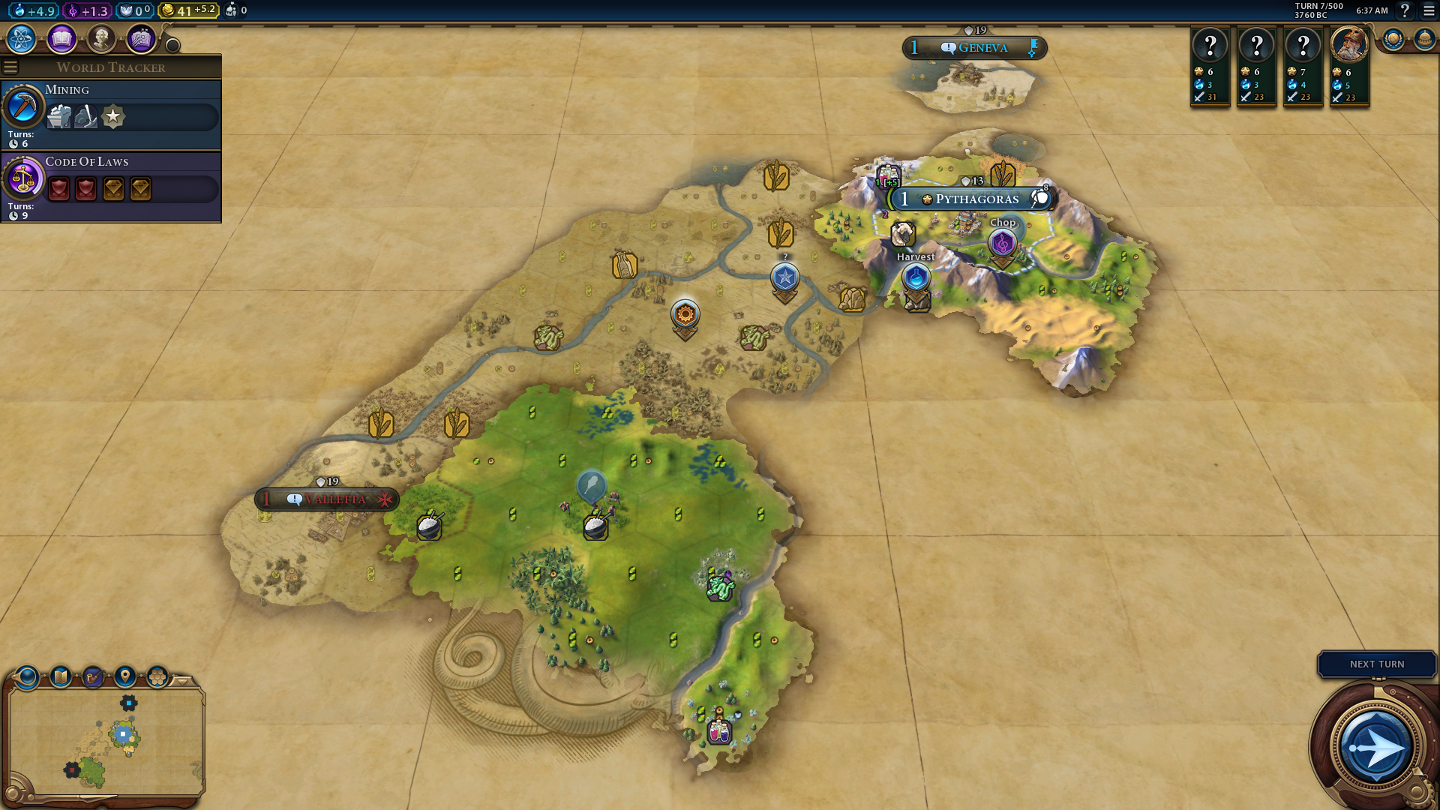Open the Great People screen
Screen dimensions: 1440x810
click(x=101, y=39)
